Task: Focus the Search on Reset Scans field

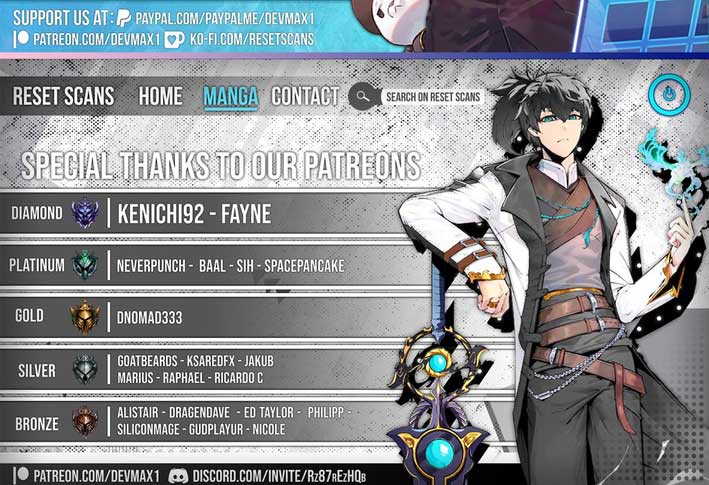Action: tap(432, 97)
